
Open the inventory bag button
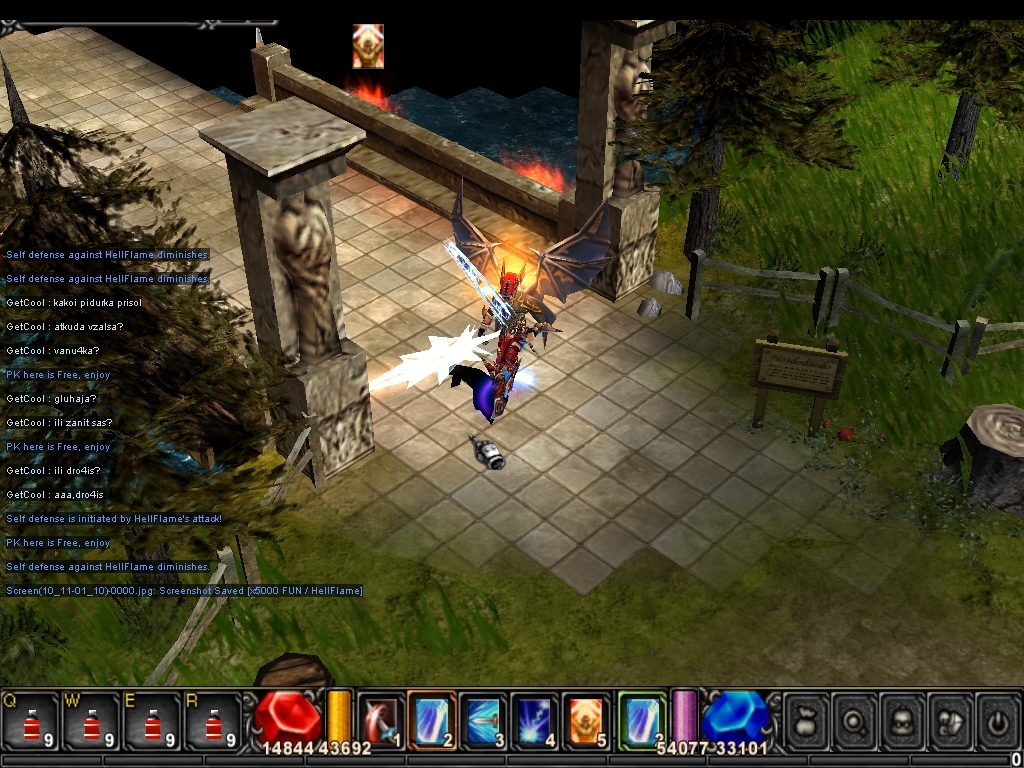pyautogui.click(x=806, y=720)
